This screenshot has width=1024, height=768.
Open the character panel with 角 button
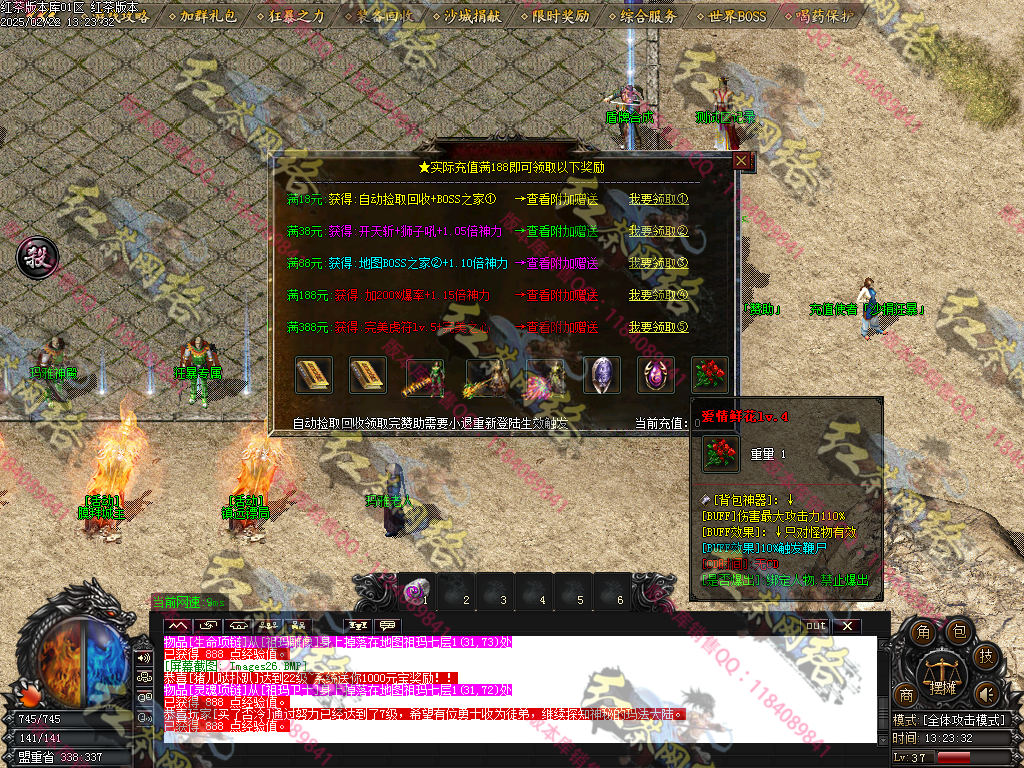(923, 632)
